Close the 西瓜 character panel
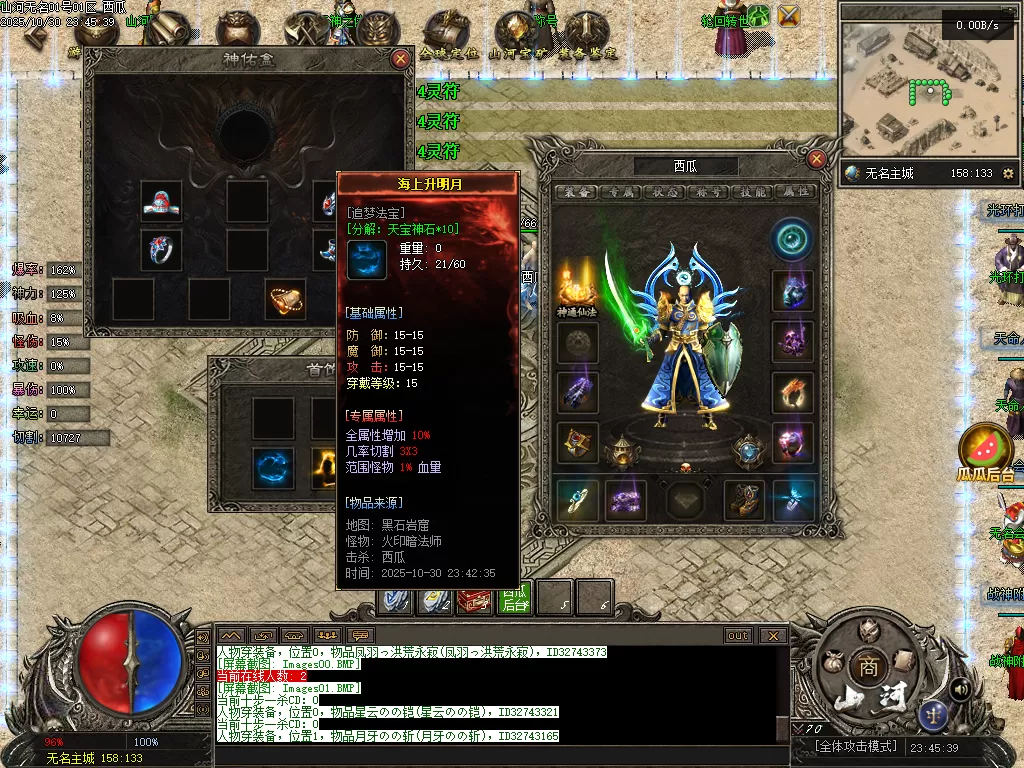 (817, 159)
